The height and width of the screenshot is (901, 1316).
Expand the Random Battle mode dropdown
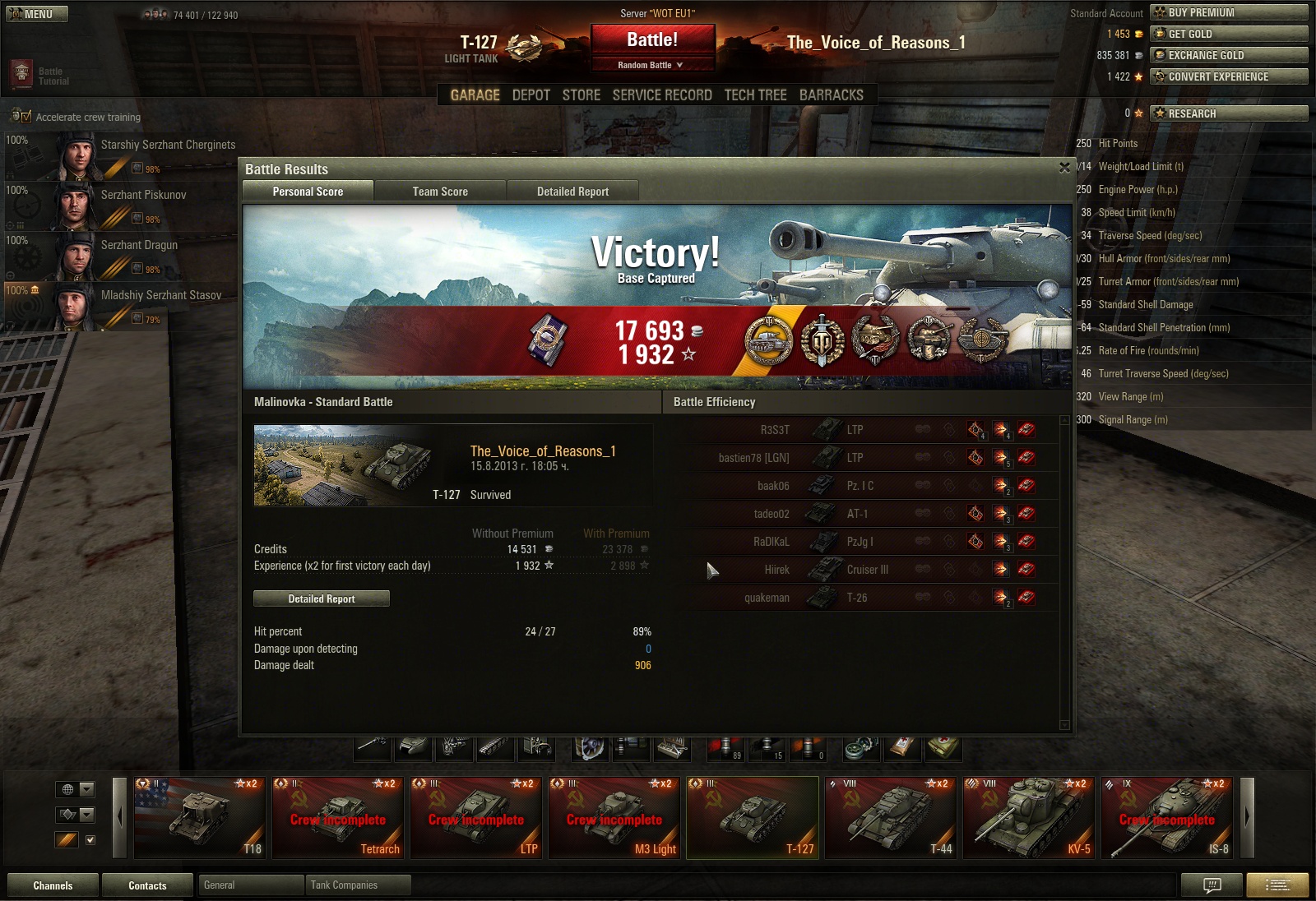point(651,65)
